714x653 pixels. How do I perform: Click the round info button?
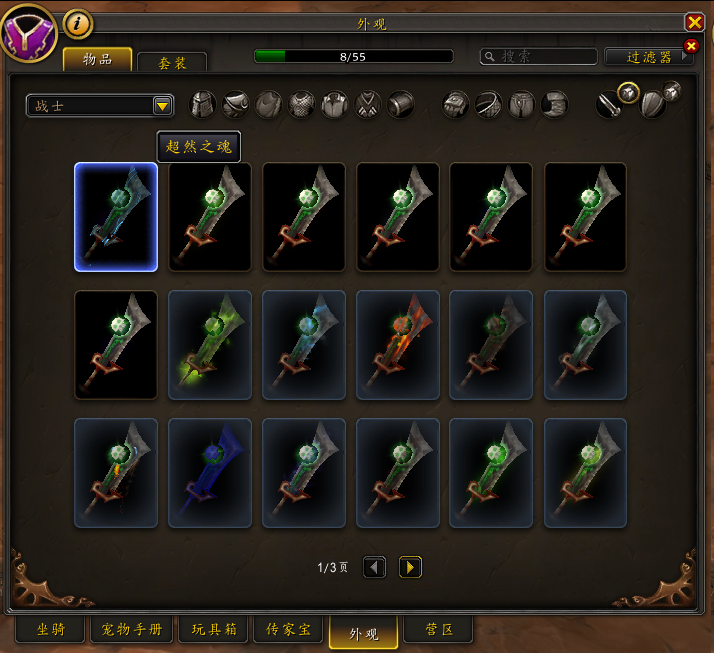click(77, 22)
